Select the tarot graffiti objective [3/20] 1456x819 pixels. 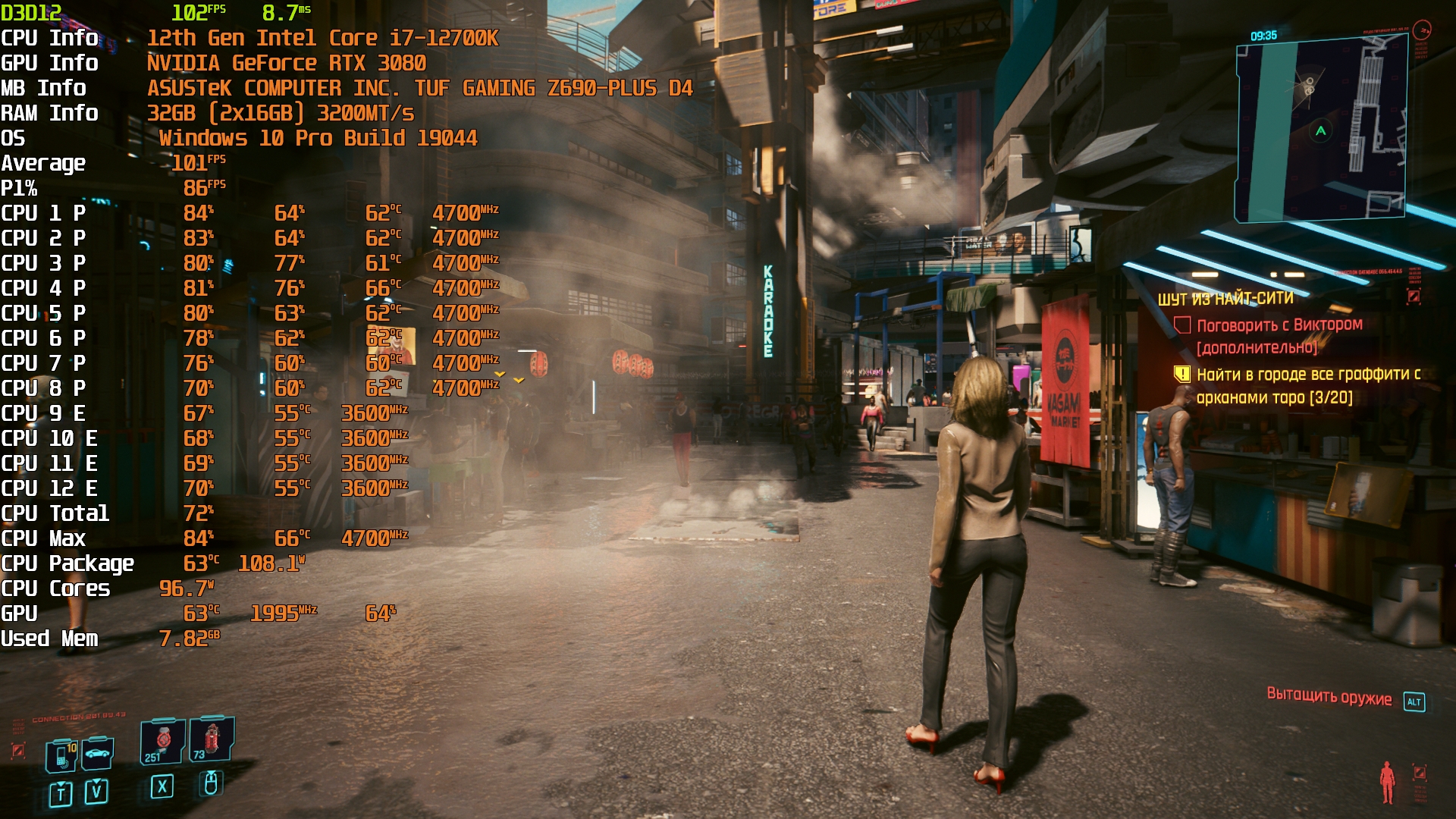coord(1307,385)
